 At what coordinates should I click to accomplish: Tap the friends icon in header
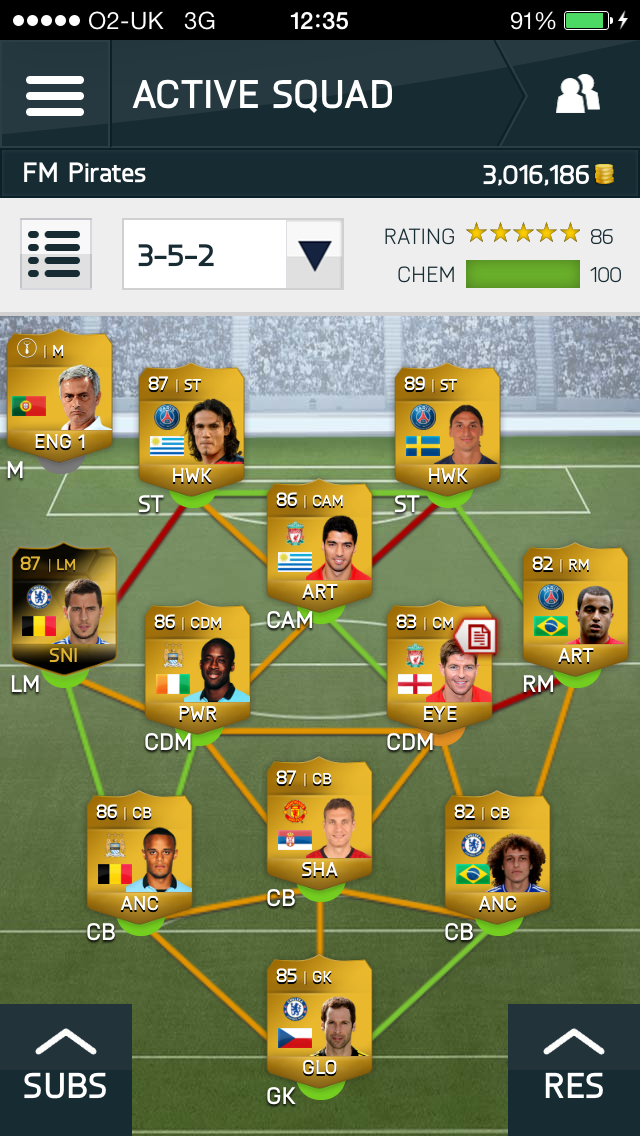coord(577,95)
